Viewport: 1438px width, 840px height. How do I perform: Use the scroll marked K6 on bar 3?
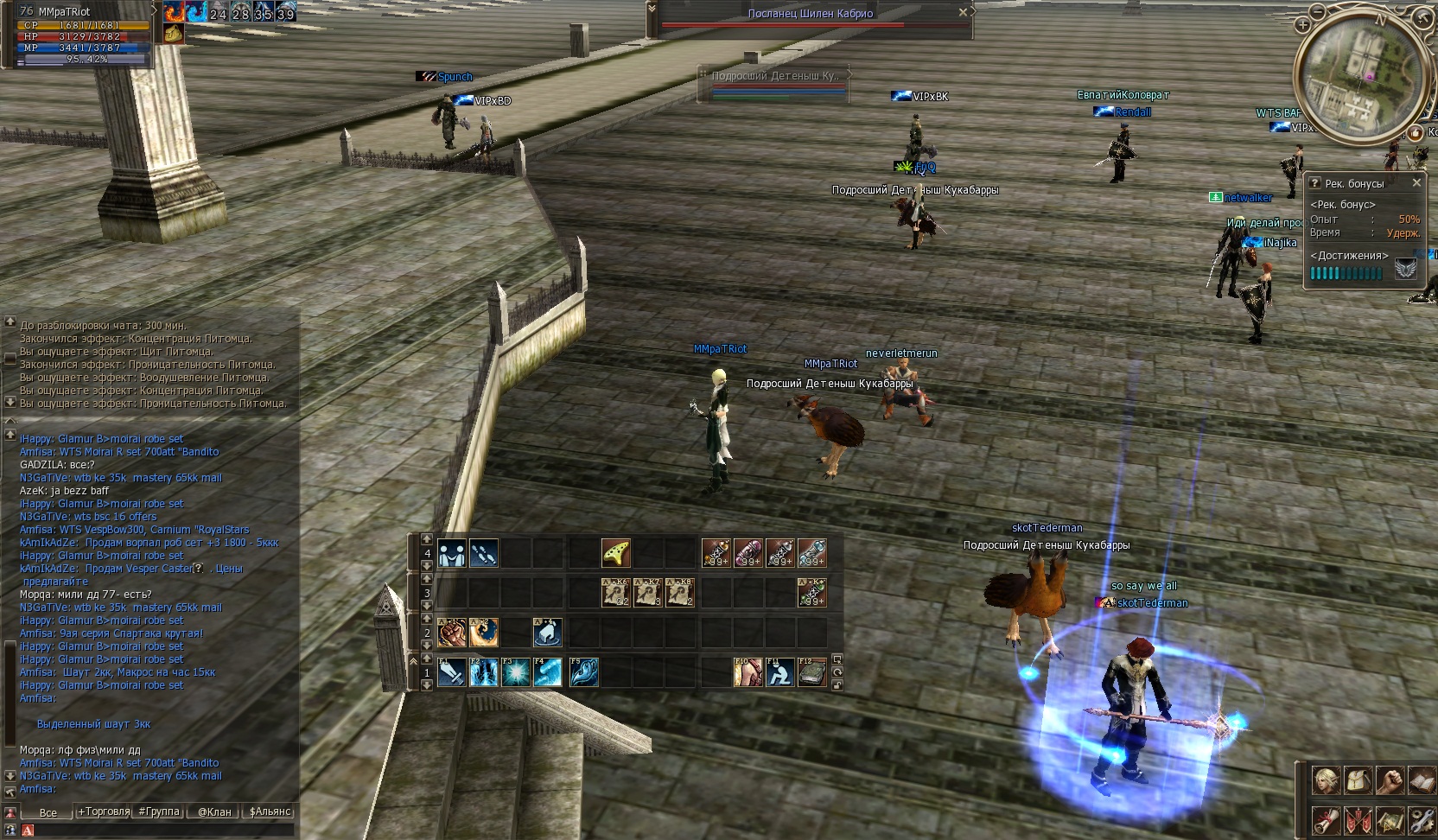616,593
